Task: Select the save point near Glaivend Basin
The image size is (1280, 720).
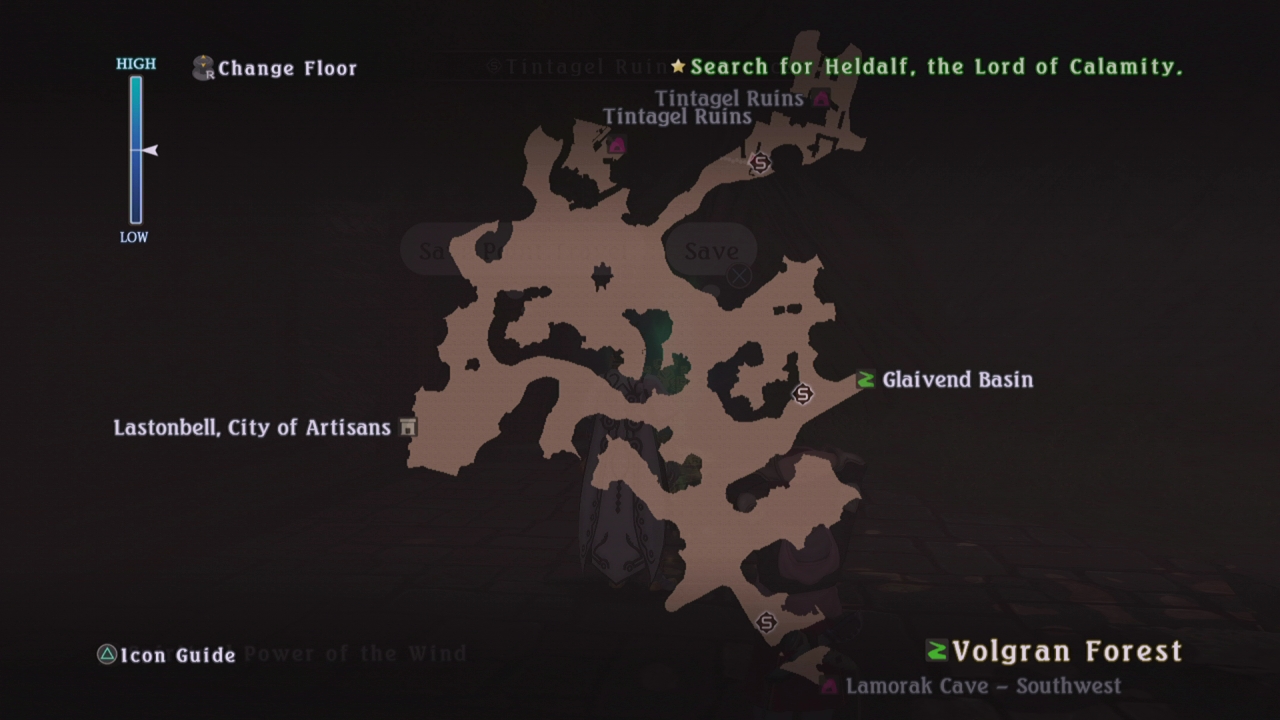Action: [x=802, y=394]
